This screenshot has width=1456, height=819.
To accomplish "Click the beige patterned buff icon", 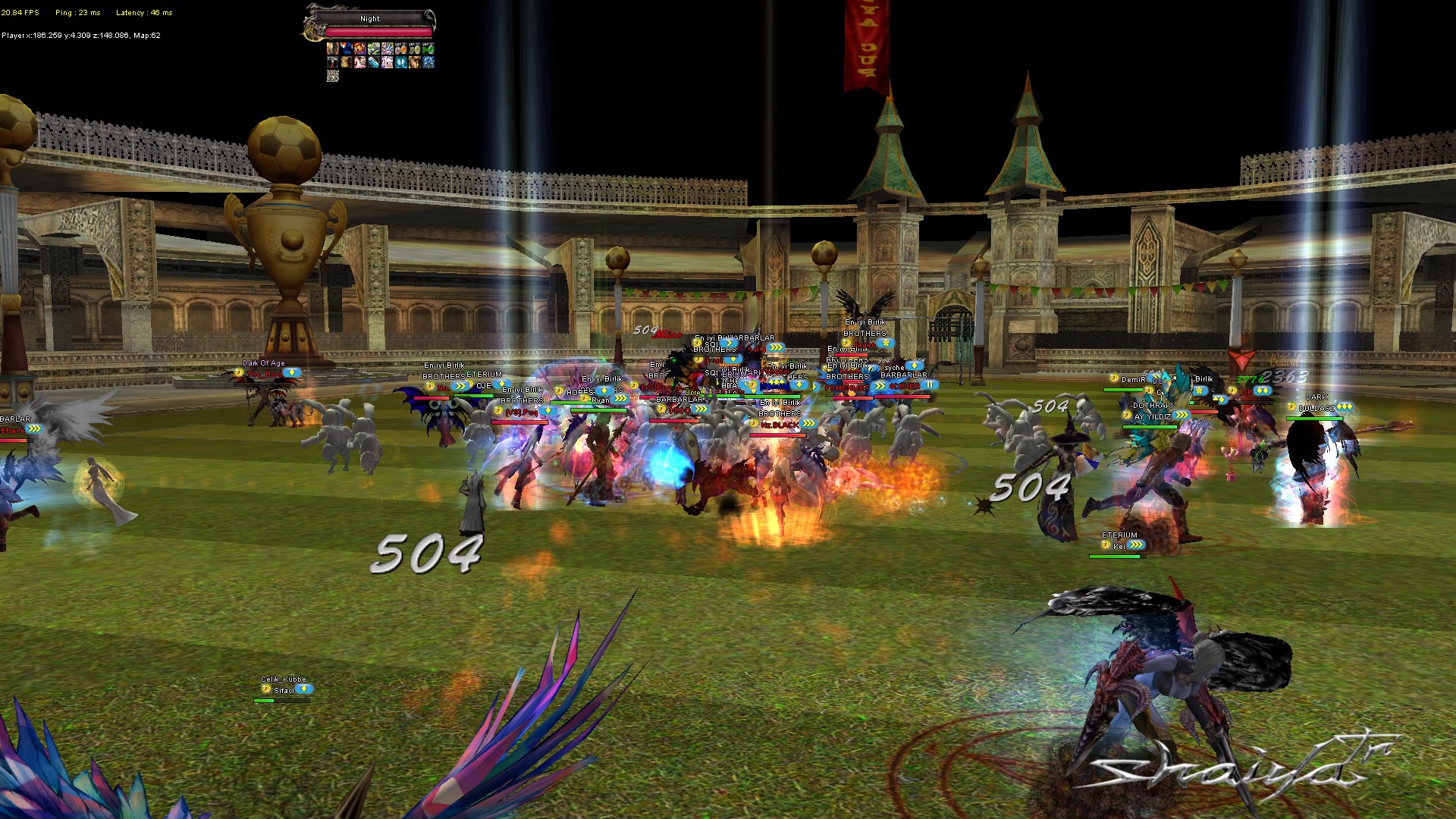I will (x=333, y=76).
